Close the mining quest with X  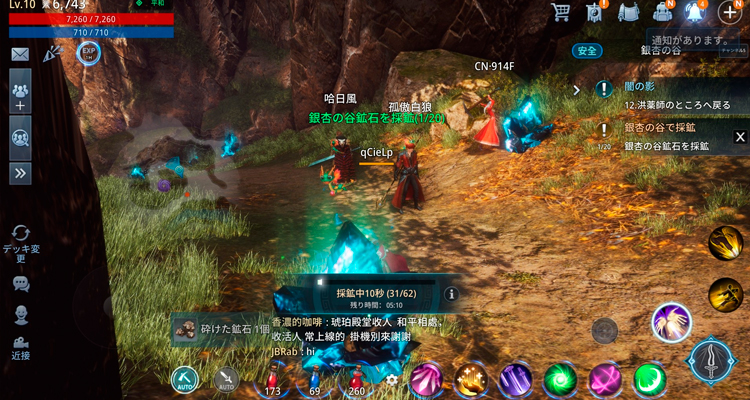740,137
